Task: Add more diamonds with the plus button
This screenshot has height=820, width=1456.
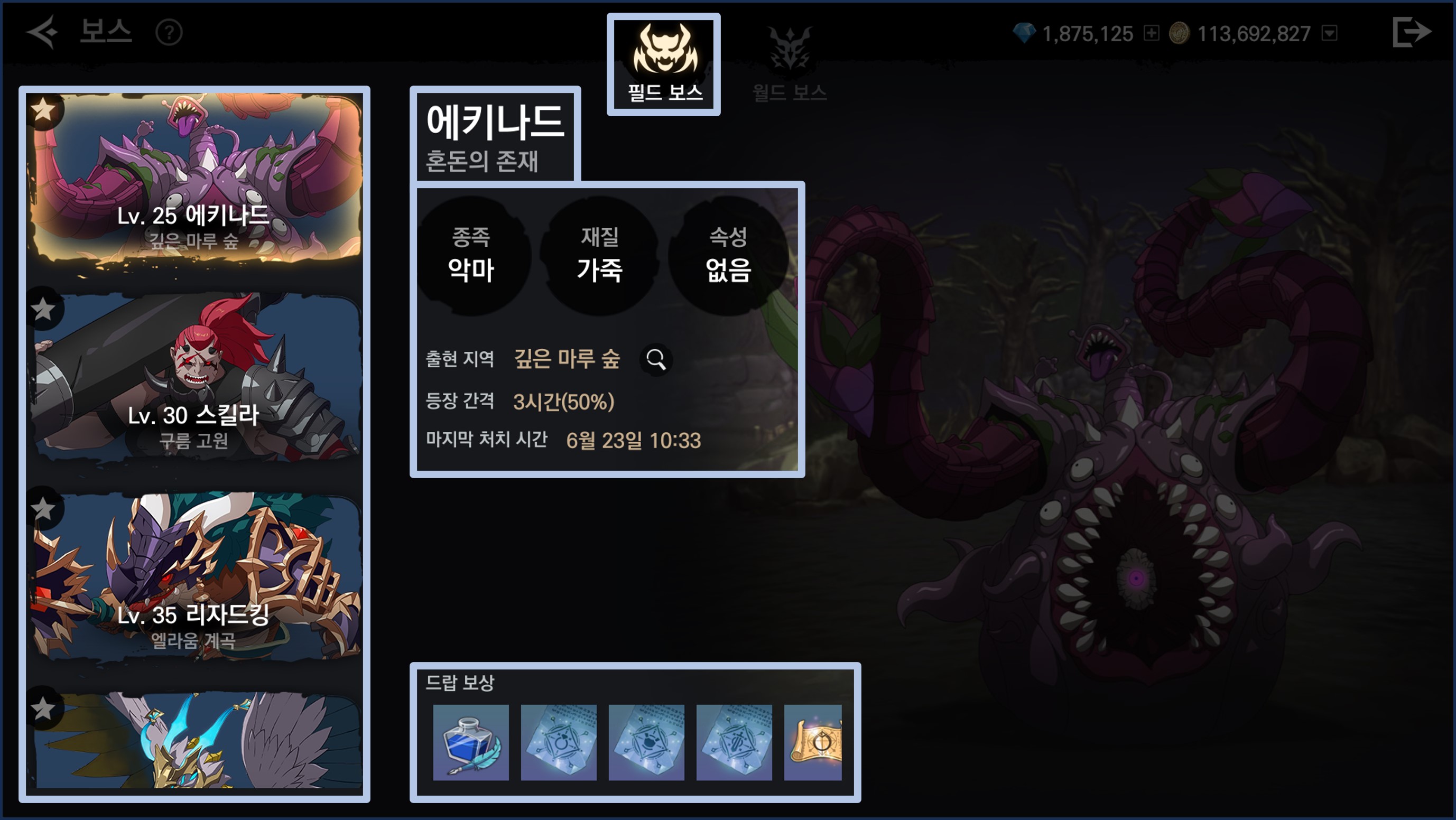Action: point(1151,33)
